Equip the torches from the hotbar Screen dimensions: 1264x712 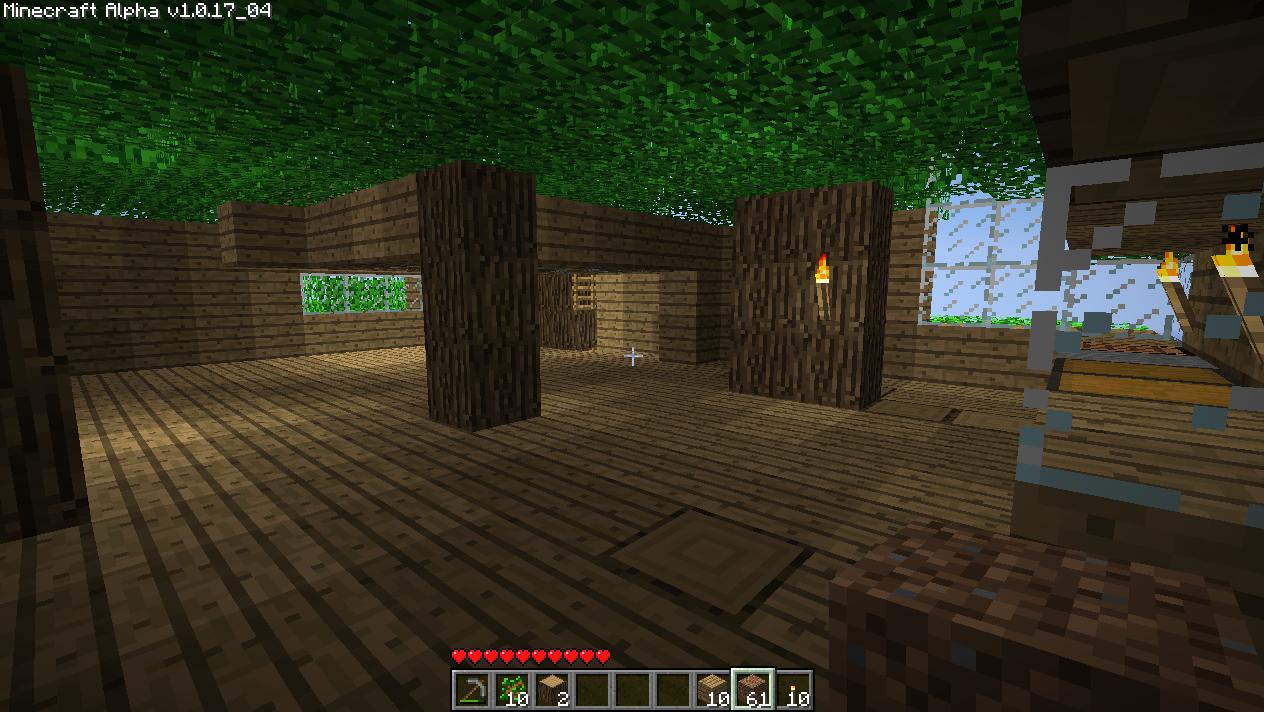point(792,689)
